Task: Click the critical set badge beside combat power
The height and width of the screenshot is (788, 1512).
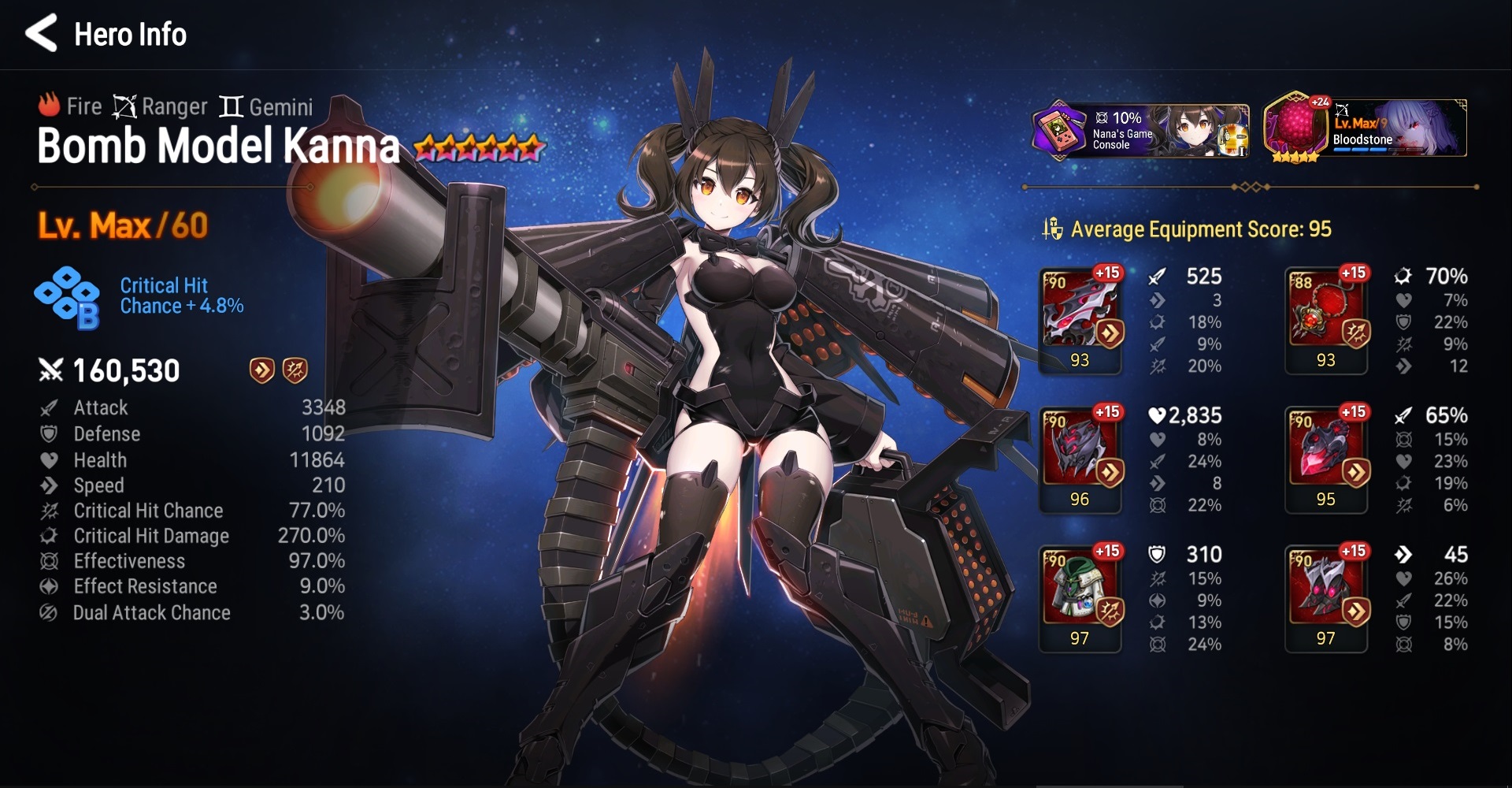Action: click(x=295, y=370)
